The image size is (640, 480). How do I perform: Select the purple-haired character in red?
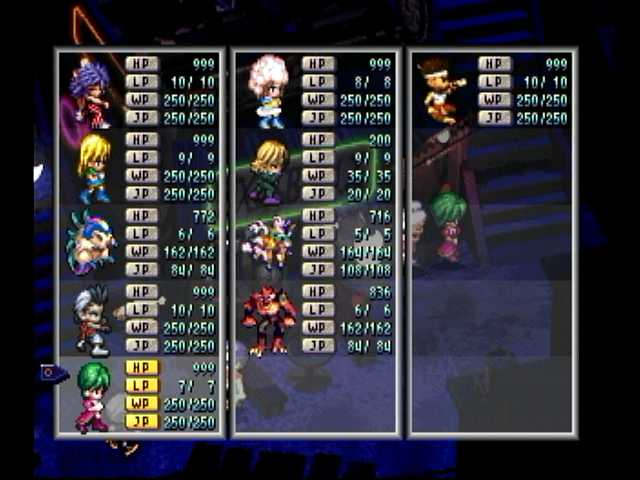coord(90,93)
